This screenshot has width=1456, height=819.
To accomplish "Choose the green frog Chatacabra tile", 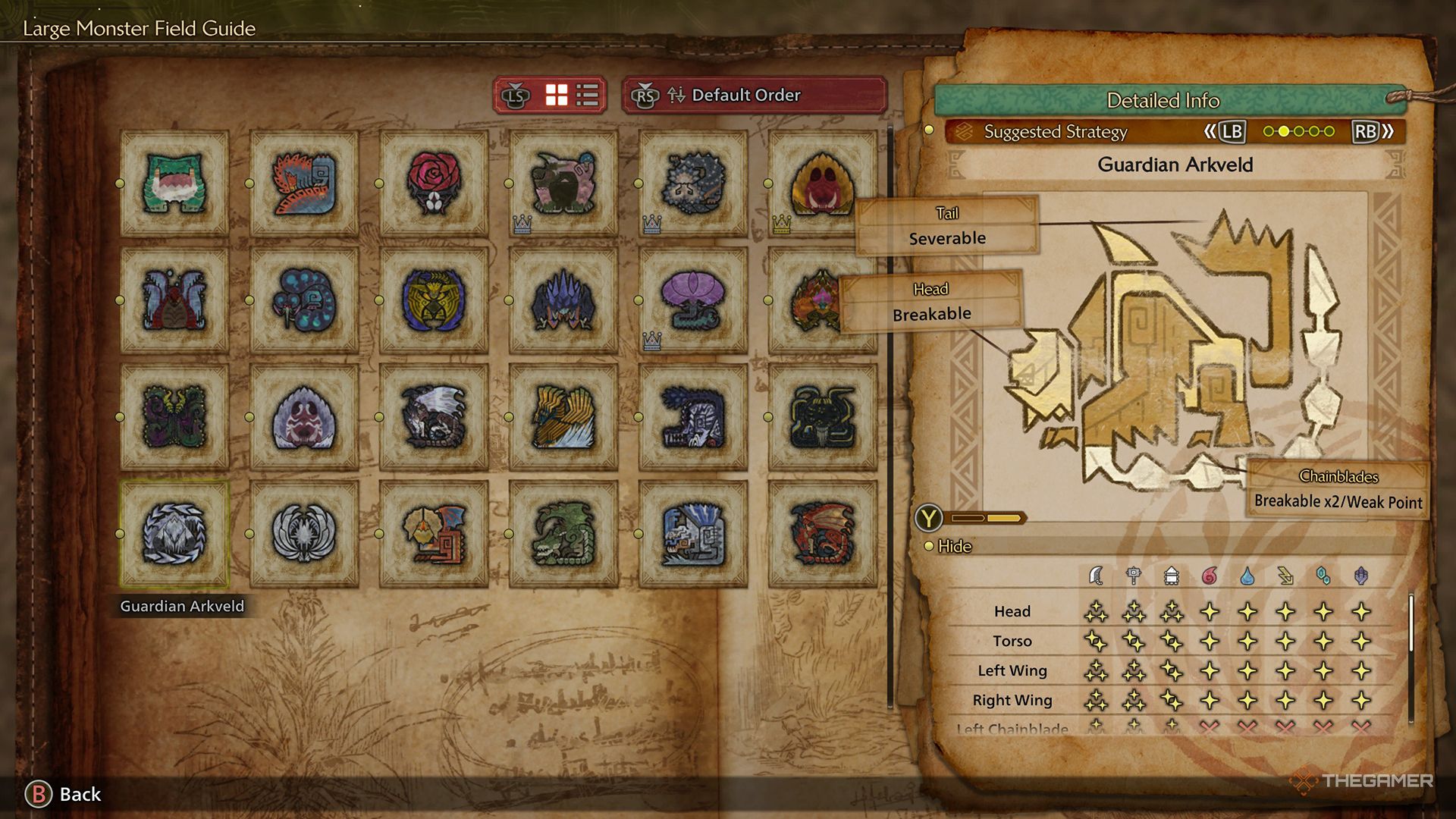I will (174, 184).
